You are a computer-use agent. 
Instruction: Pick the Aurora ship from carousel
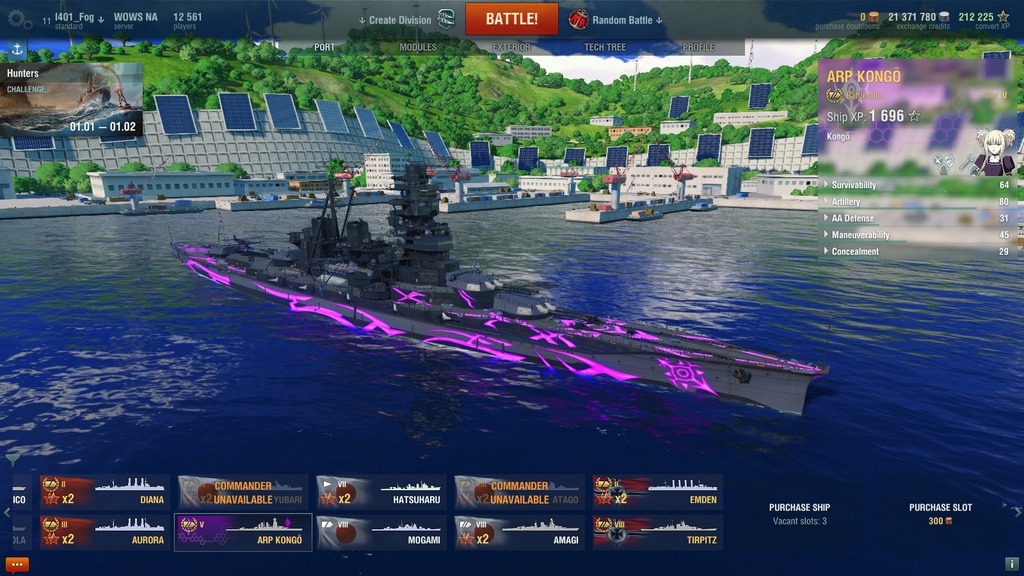point(104,532)
